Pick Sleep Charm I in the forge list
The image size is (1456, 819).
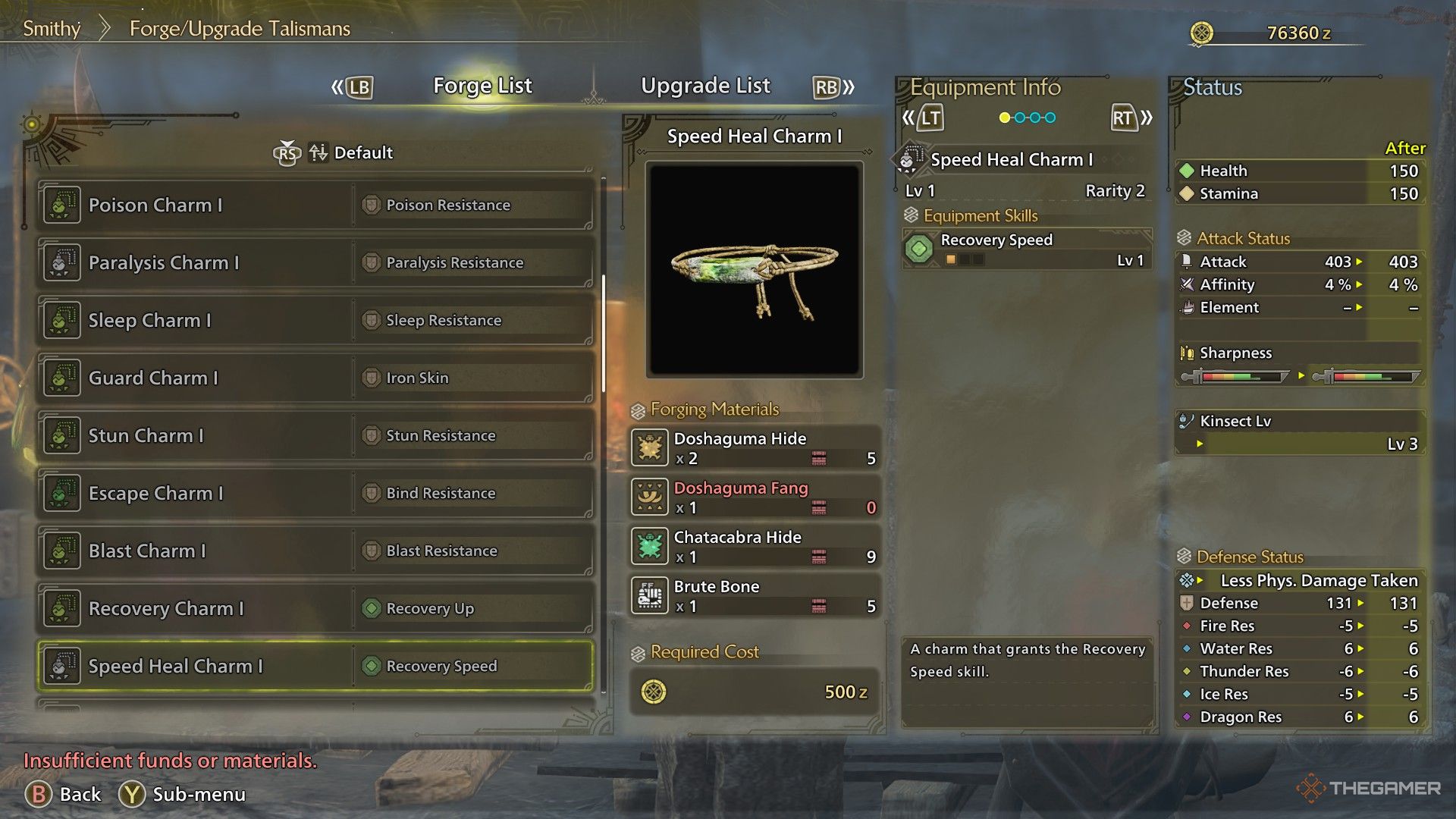pyautogui.click(x=315, y=320)
